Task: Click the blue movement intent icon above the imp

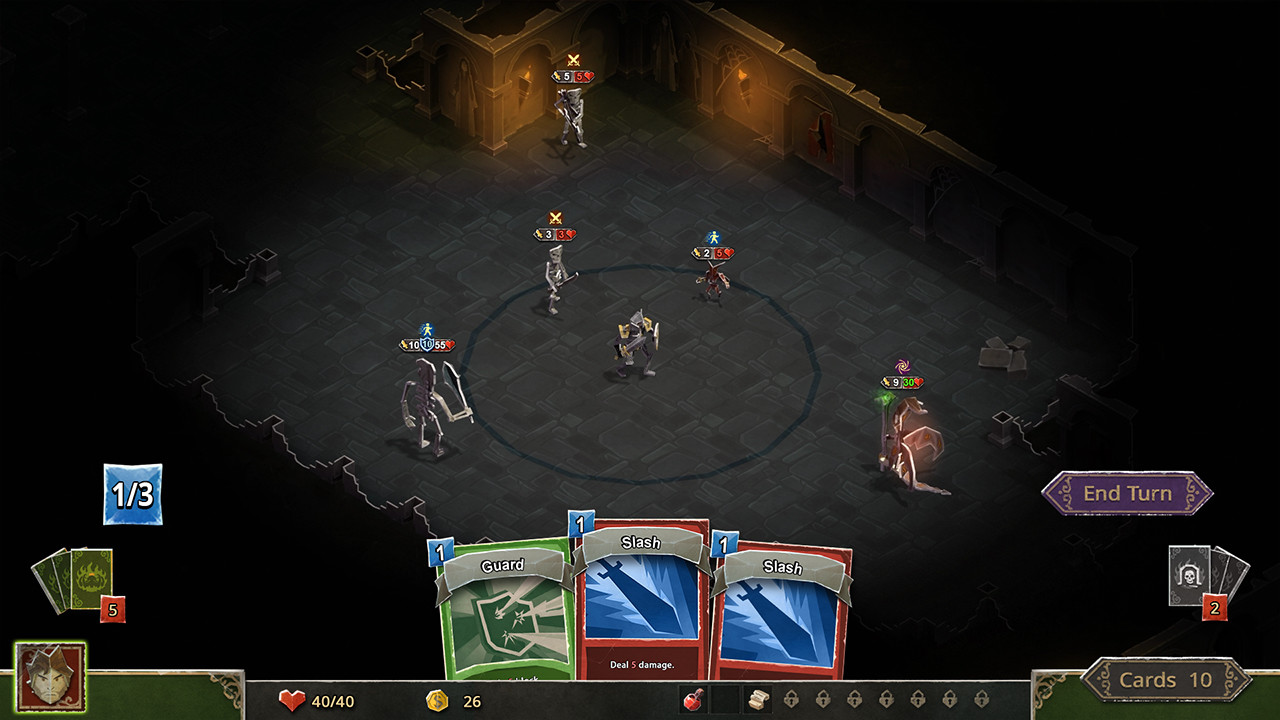Action: pyautogui.click(x=712, y=238)
